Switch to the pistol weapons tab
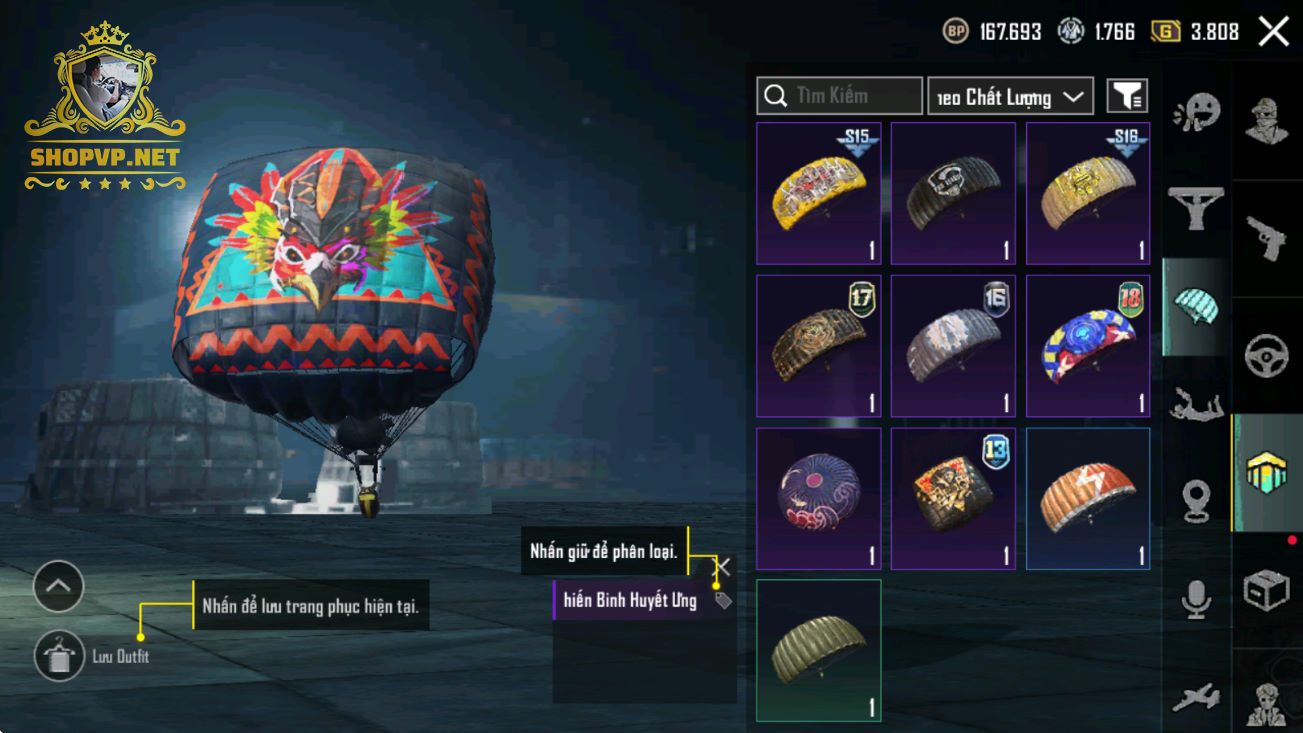 point(1266,238)
